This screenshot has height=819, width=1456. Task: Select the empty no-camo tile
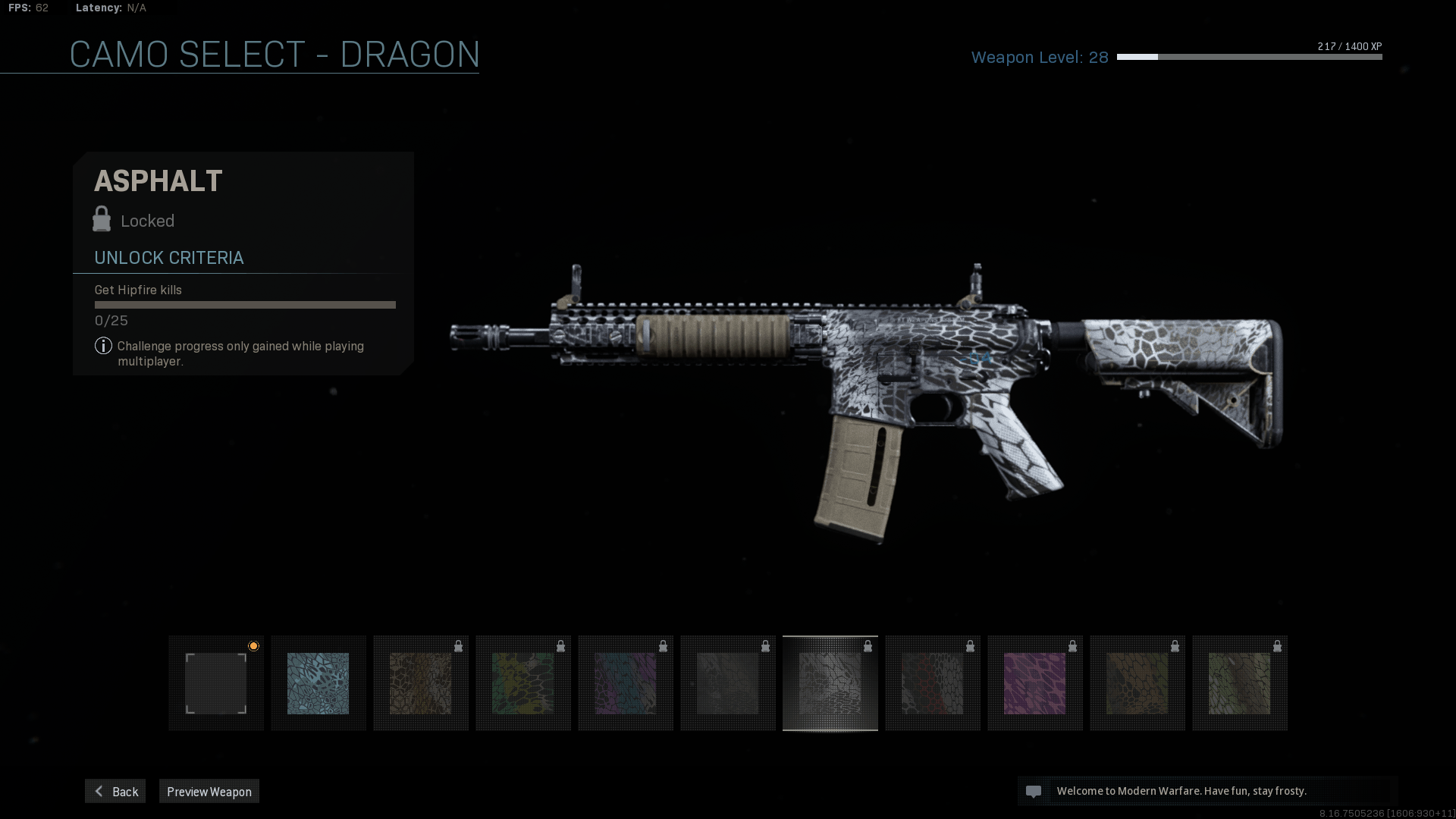[x=216, y=683]
